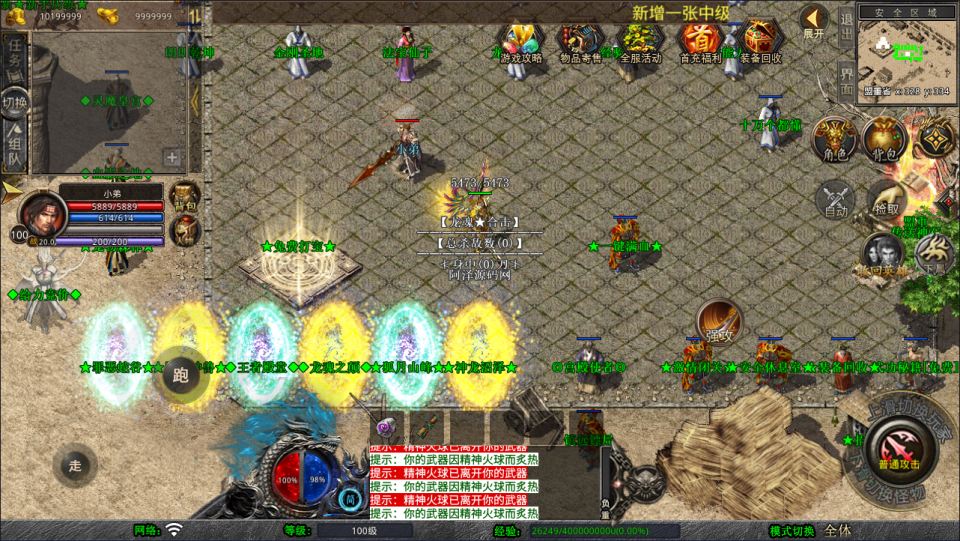Screen dimensions: 960x541
Task: Open the 游戏攻略 game guide icon
Action: (x=520, y=41)
